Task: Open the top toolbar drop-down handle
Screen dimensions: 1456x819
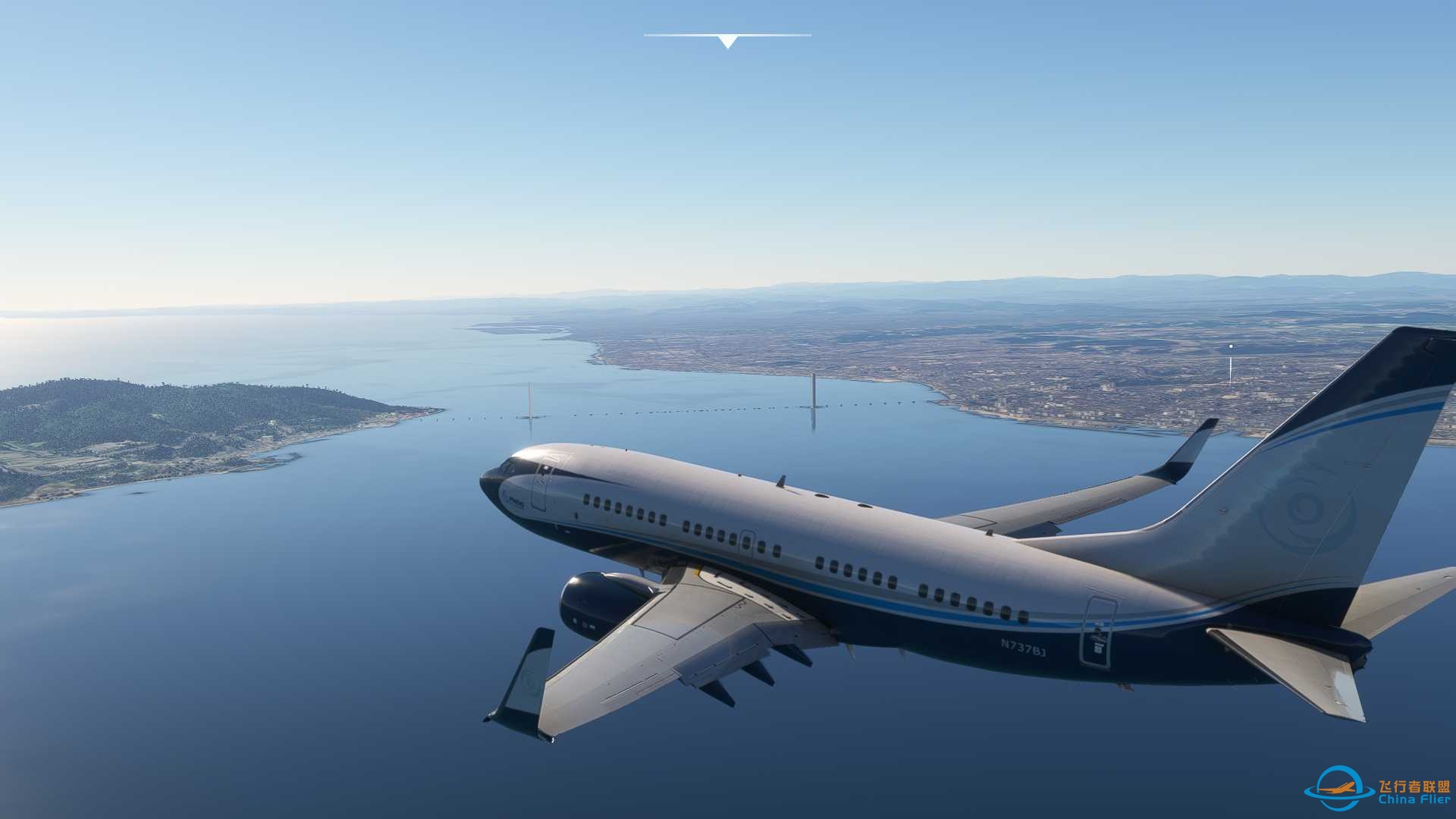Action: point(727,41)
